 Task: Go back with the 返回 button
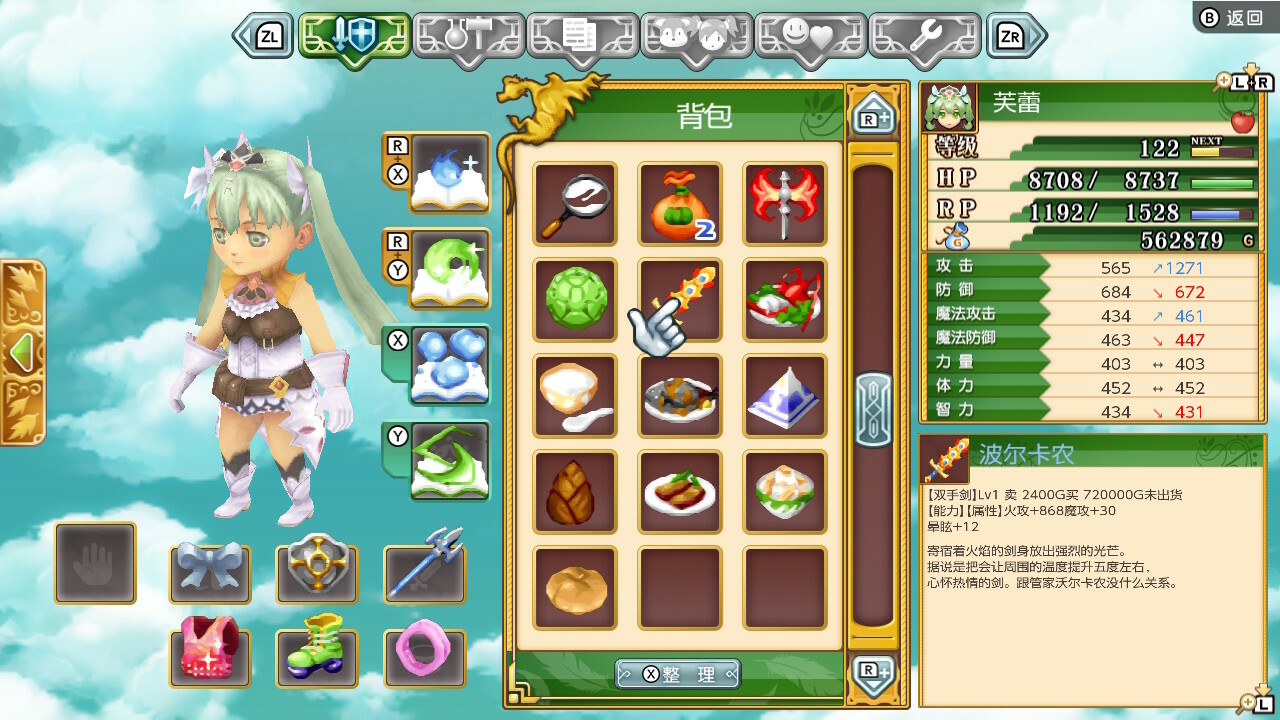click(1235, 17)
